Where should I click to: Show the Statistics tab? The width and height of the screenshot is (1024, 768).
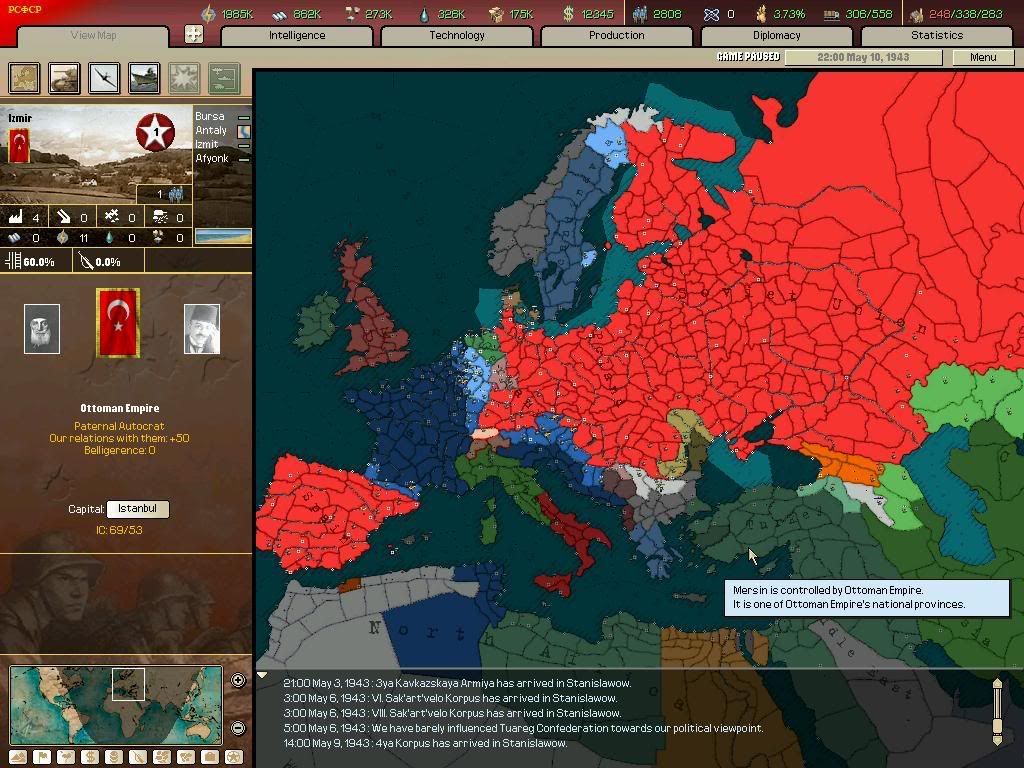(x=937, y=35)
